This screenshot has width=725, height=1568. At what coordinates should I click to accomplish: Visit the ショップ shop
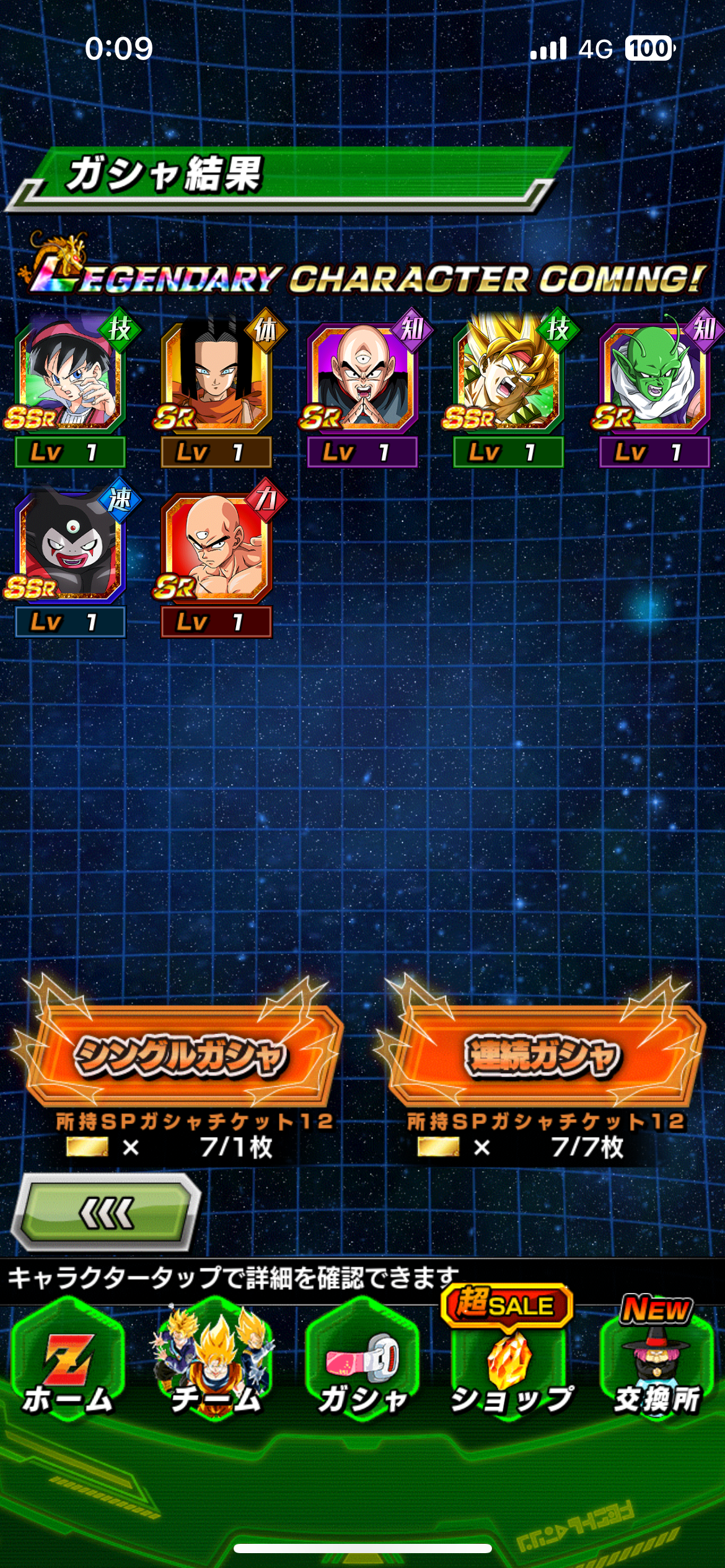[509, 1362]
